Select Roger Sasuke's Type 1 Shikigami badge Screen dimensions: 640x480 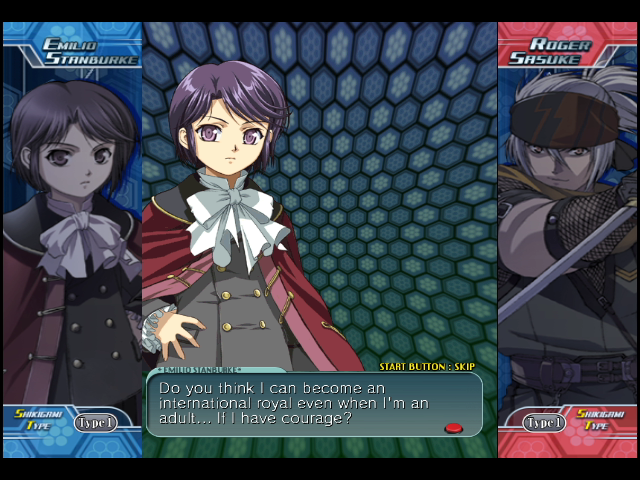pyautogui.click(x=544, y=422)
